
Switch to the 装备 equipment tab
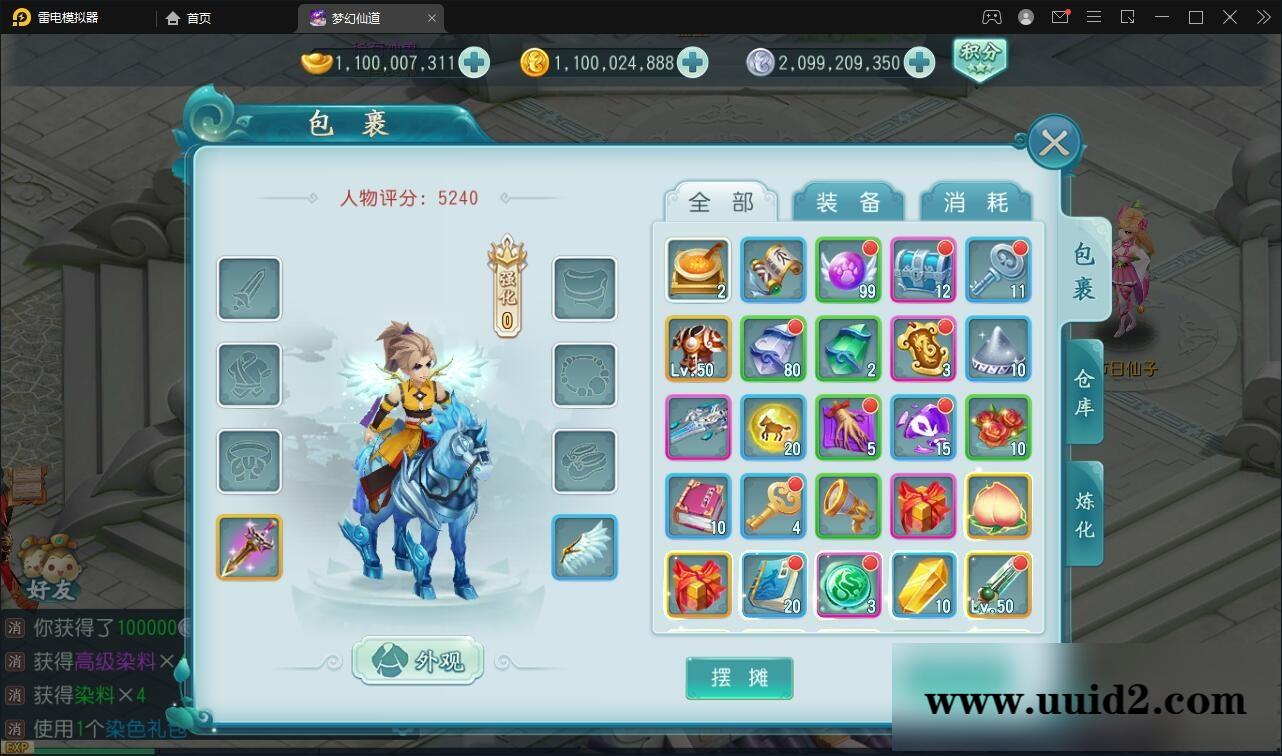coord(847,200)
